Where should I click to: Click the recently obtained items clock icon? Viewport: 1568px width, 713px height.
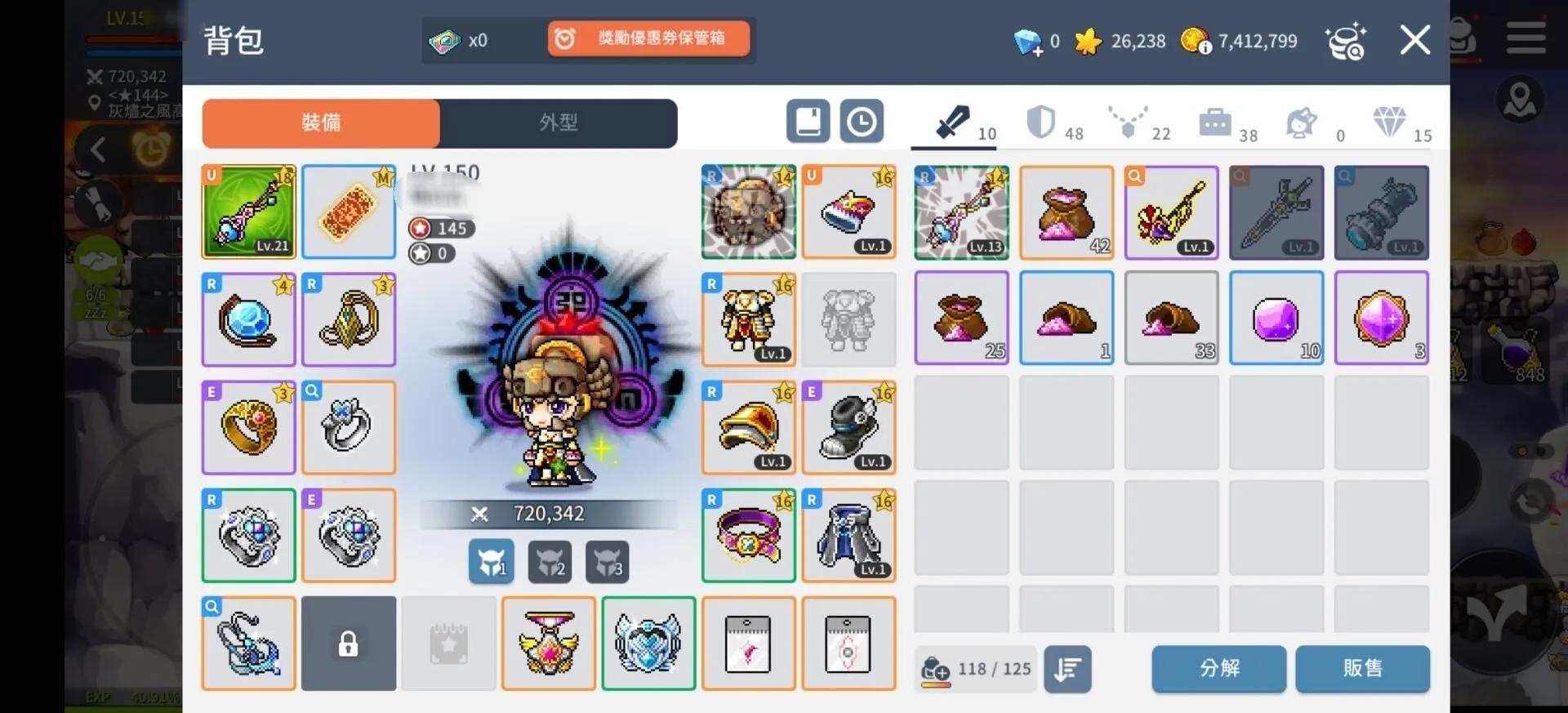[x=862, y=121]
